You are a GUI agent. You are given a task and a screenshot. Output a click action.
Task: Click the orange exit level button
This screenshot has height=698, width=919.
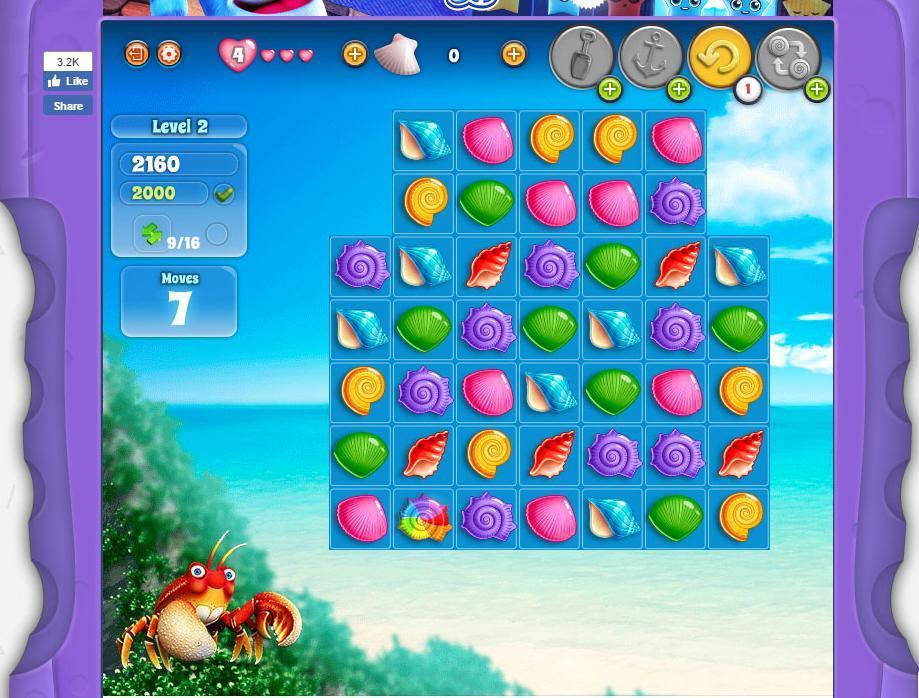pos(137,54)
